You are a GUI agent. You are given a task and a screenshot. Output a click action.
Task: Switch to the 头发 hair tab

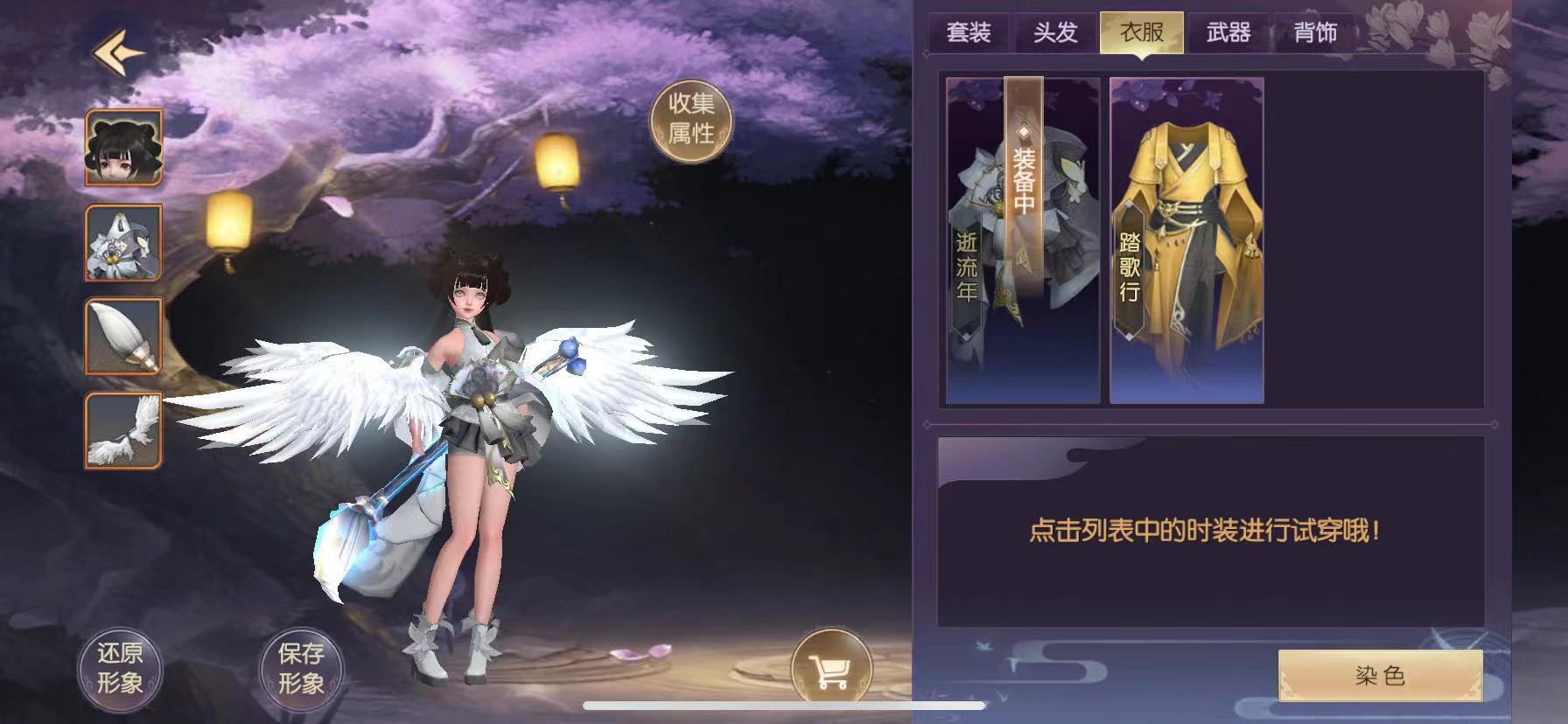(x=1055, y=33)
